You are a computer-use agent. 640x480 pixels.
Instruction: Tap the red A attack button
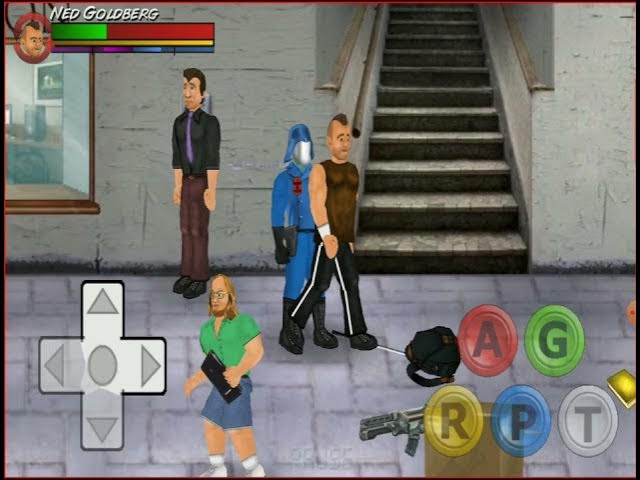[x=487, y=340]
